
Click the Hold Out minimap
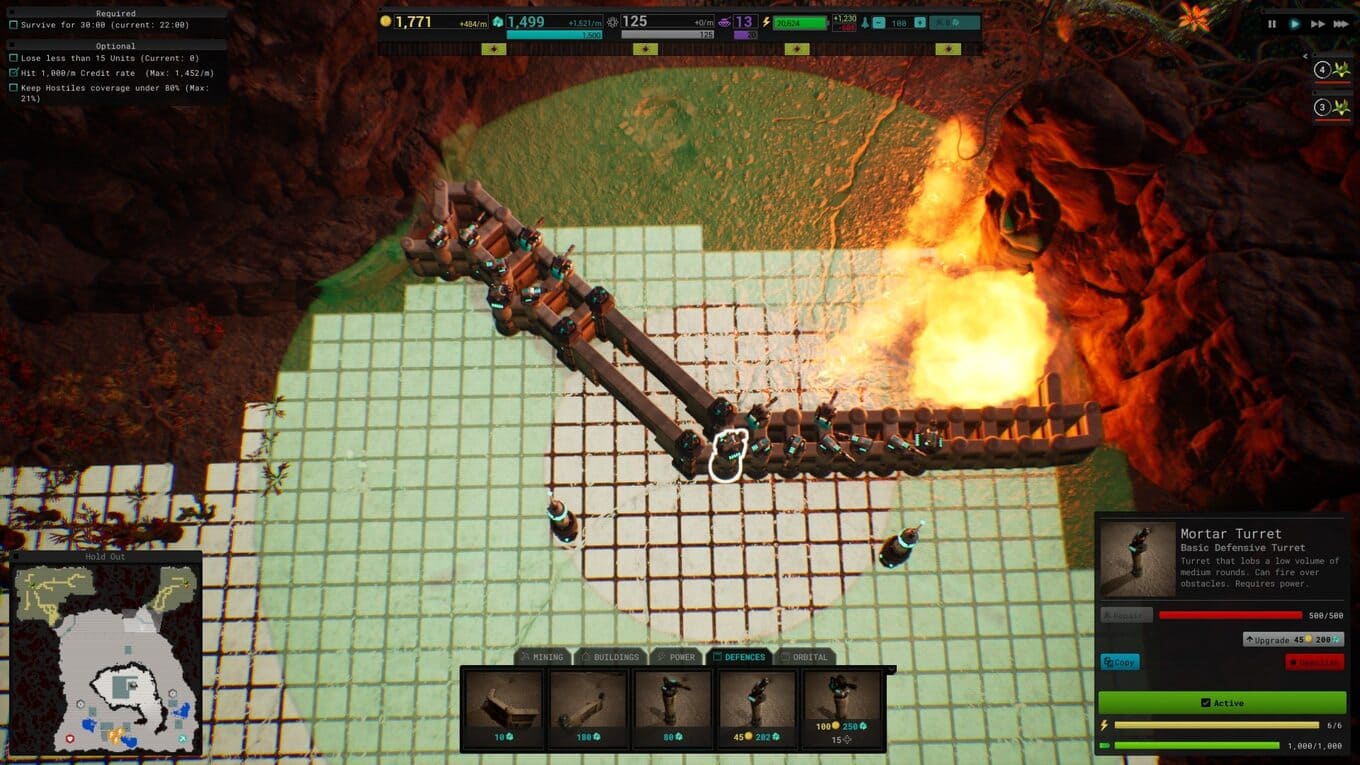pos(106,659)
